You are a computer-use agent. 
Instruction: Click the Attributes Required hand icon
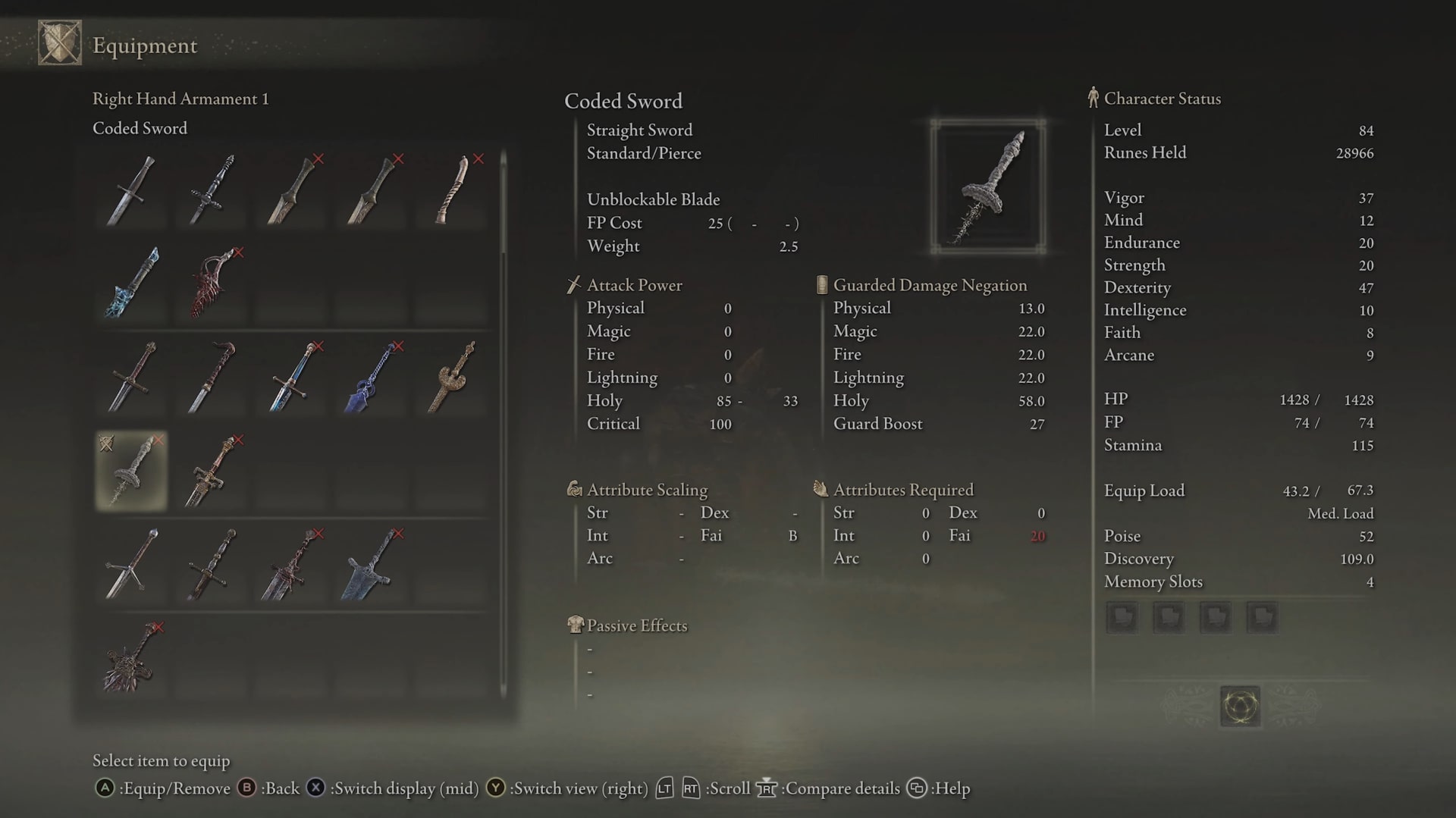click(x=821, y=489)
